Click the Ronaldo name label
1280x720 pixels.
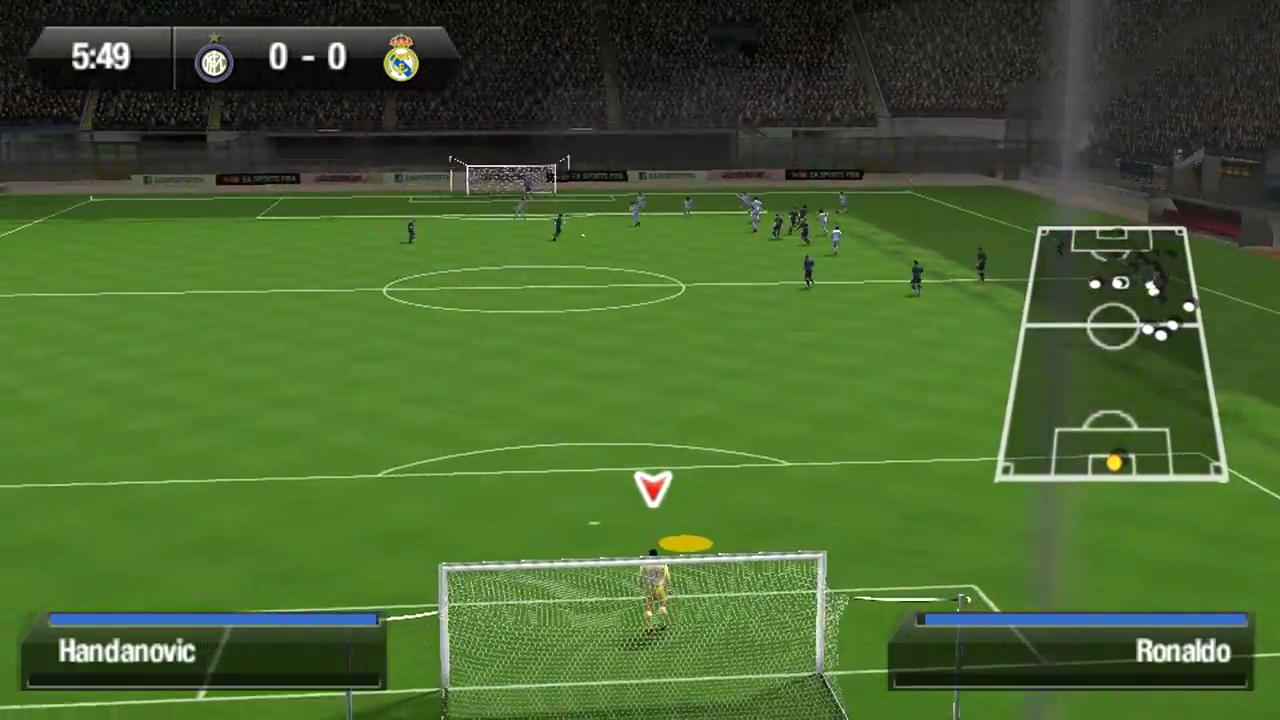[x=1183, y=652]
